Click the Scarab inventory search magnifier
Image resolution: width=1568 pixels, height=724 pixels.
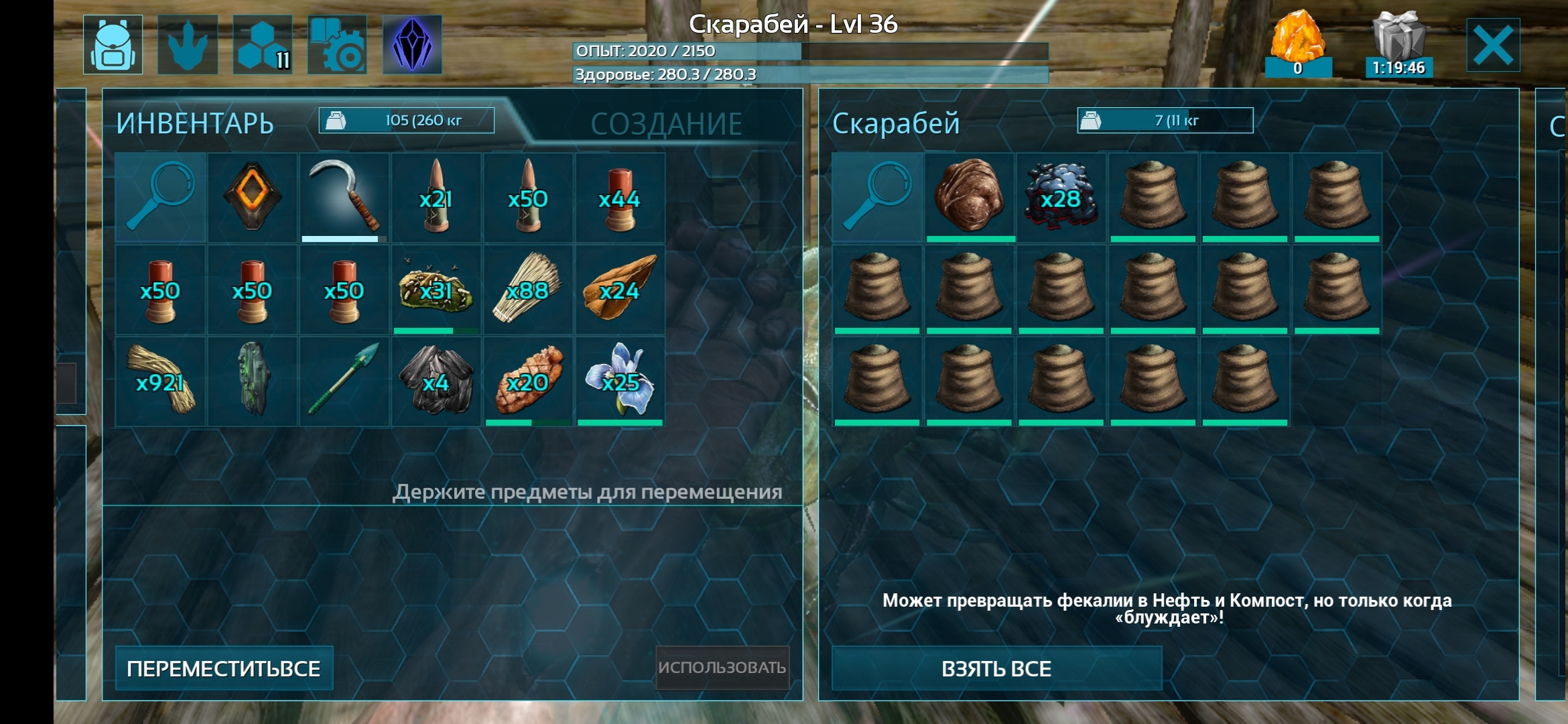point(876,198)
